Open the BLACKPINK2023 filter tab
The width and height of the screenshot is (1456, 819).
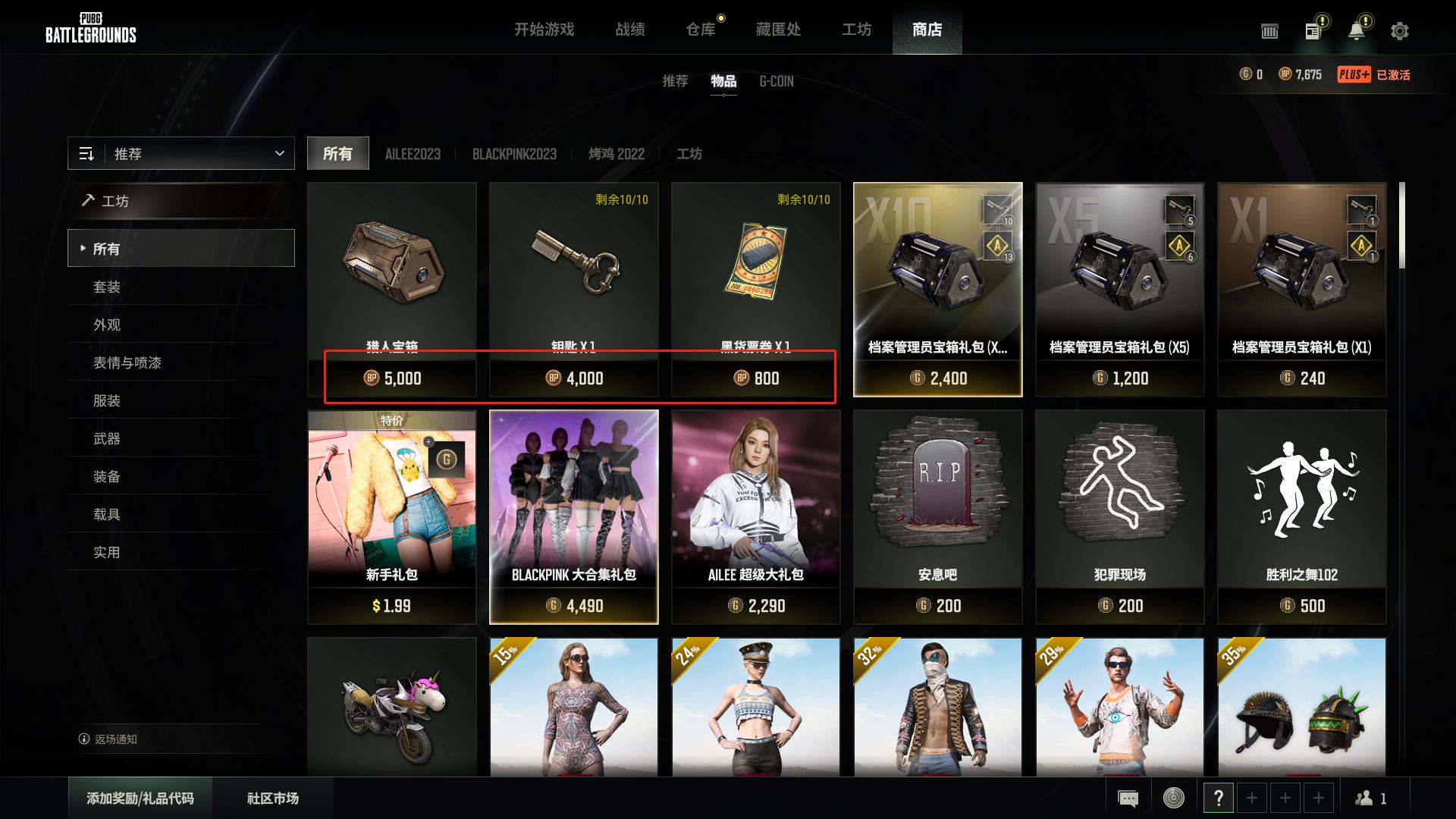pyautogui.click(x=514, y=153)
